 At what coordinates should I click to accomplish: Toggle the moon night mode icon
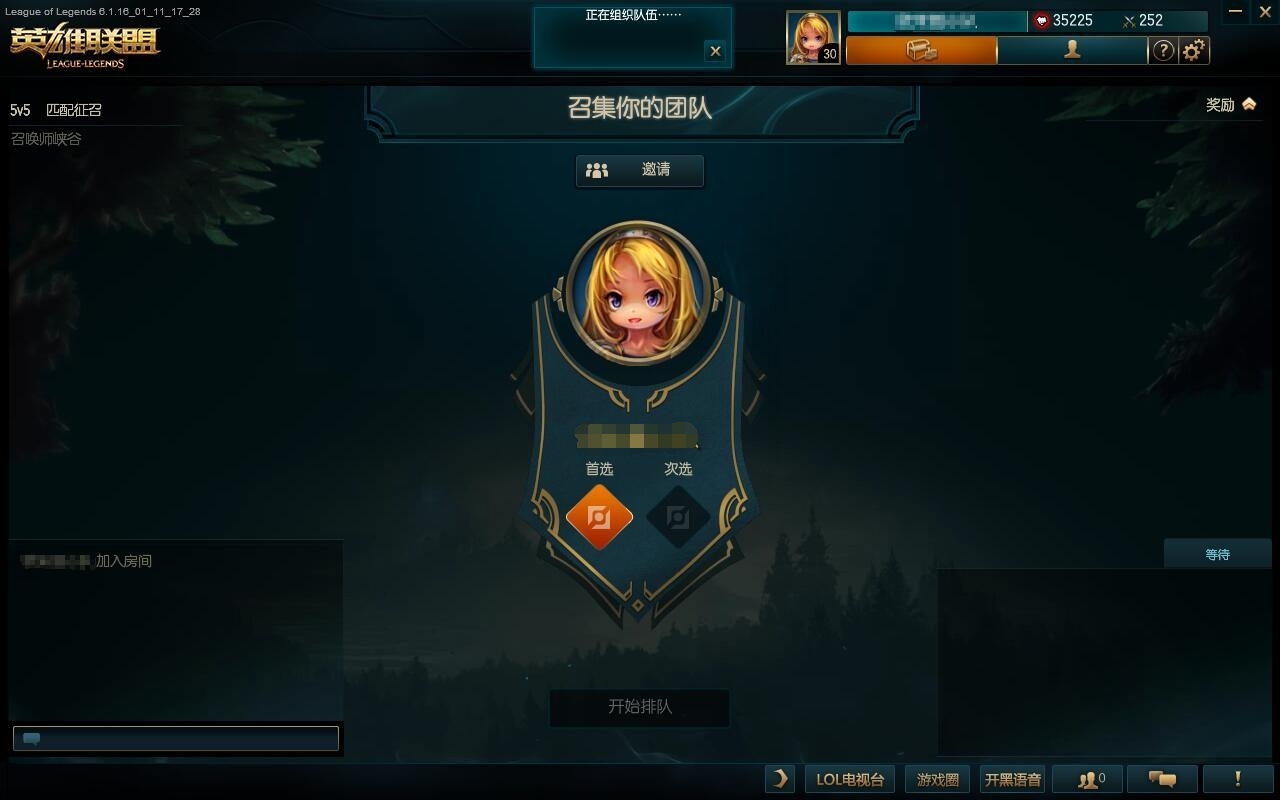point(779,778)
